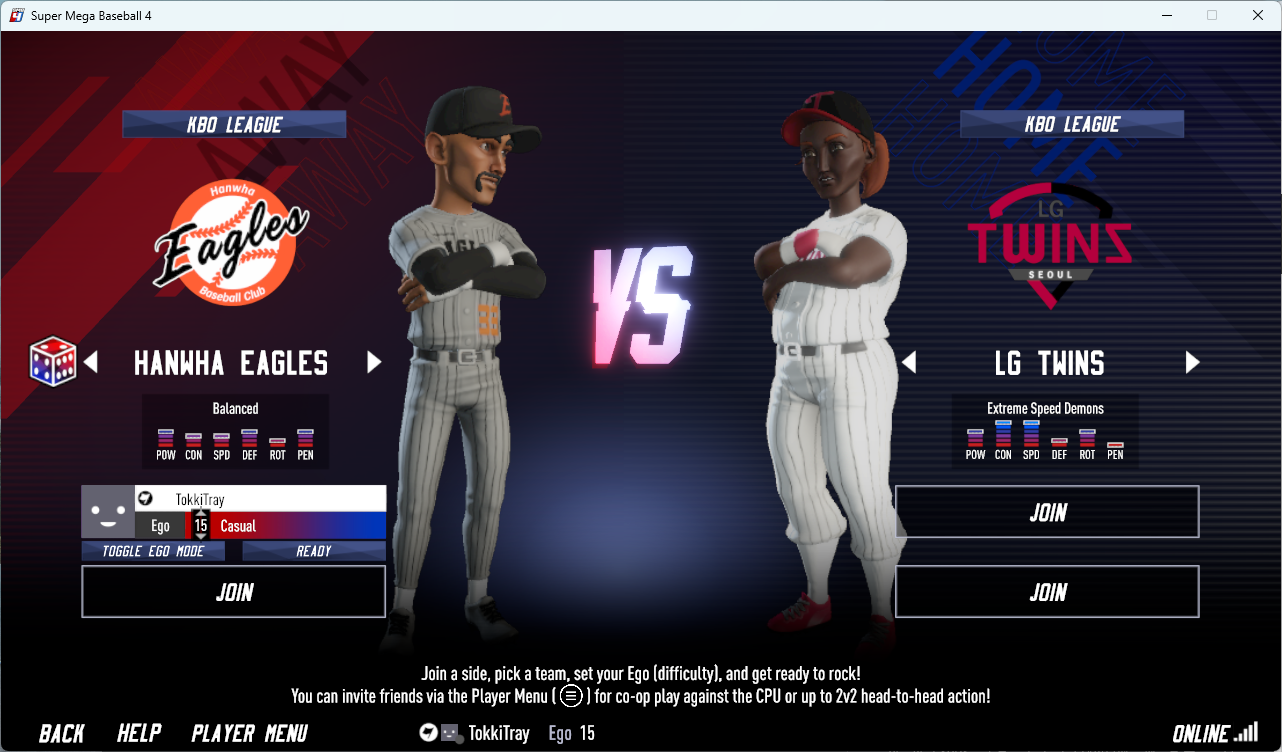
Task: Mark player as Ready
Action: [x=313, y=551]
